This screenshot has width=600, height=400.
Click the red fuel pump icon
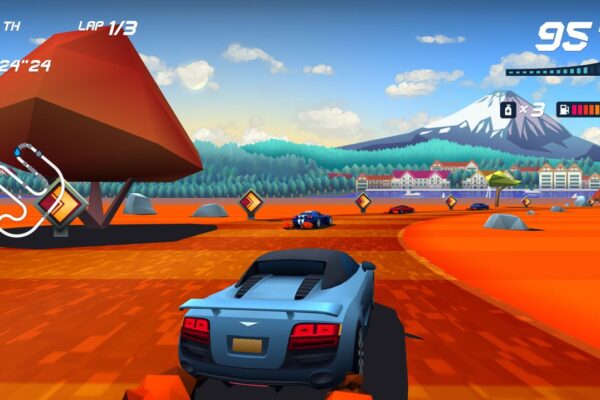(x=565, y=109)
